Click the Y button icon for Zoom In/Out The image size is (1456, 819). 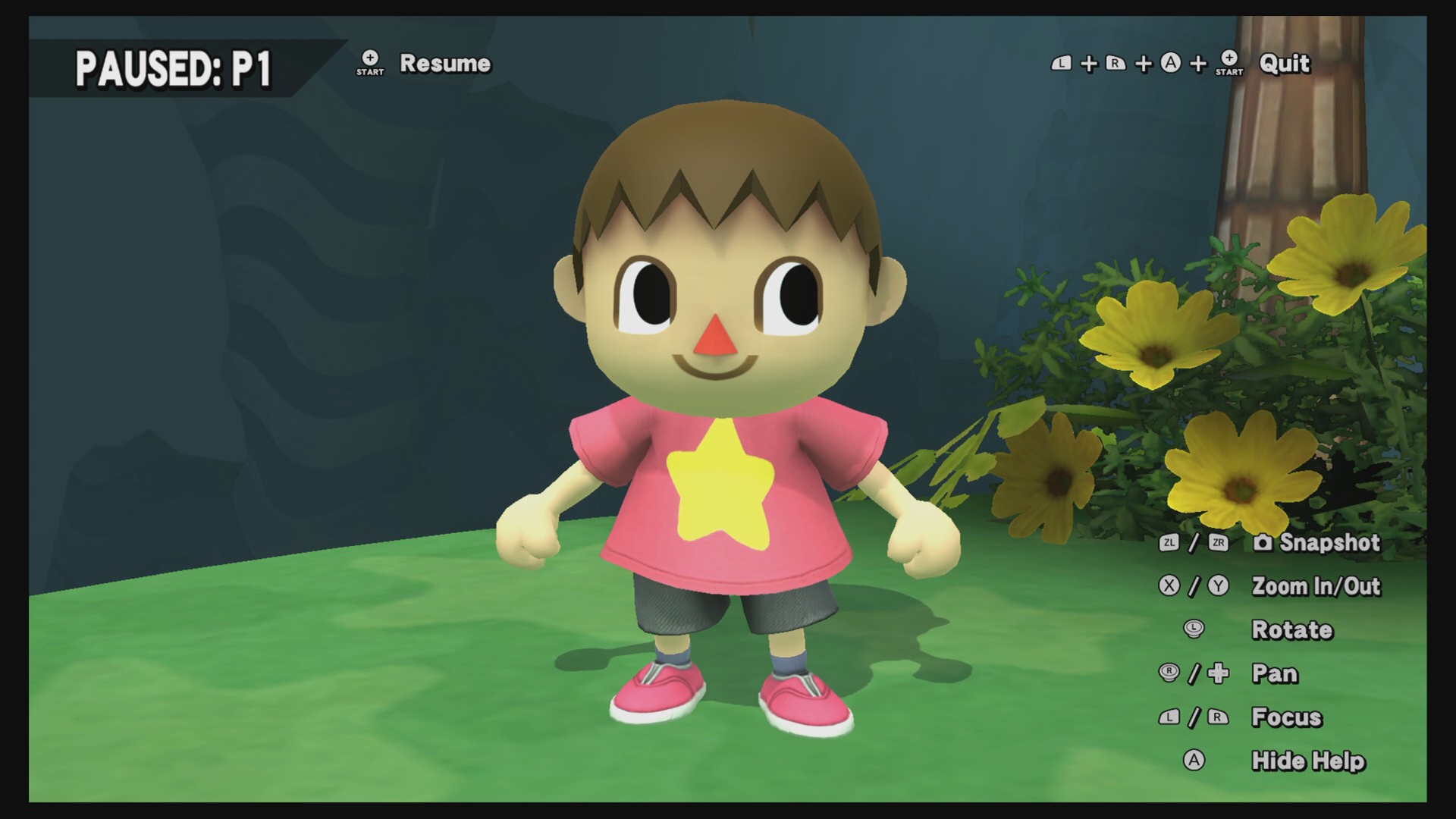click(1218, 585)
